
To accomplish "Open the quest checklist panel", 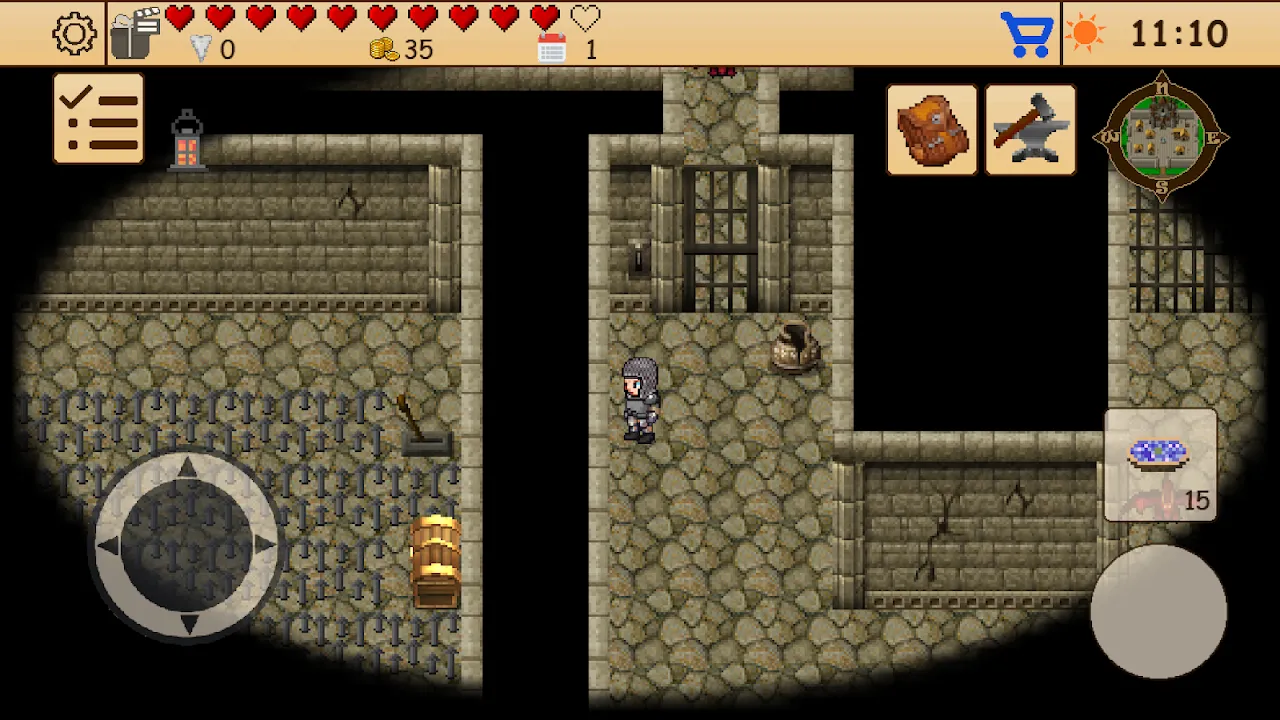I will [98, 118].
